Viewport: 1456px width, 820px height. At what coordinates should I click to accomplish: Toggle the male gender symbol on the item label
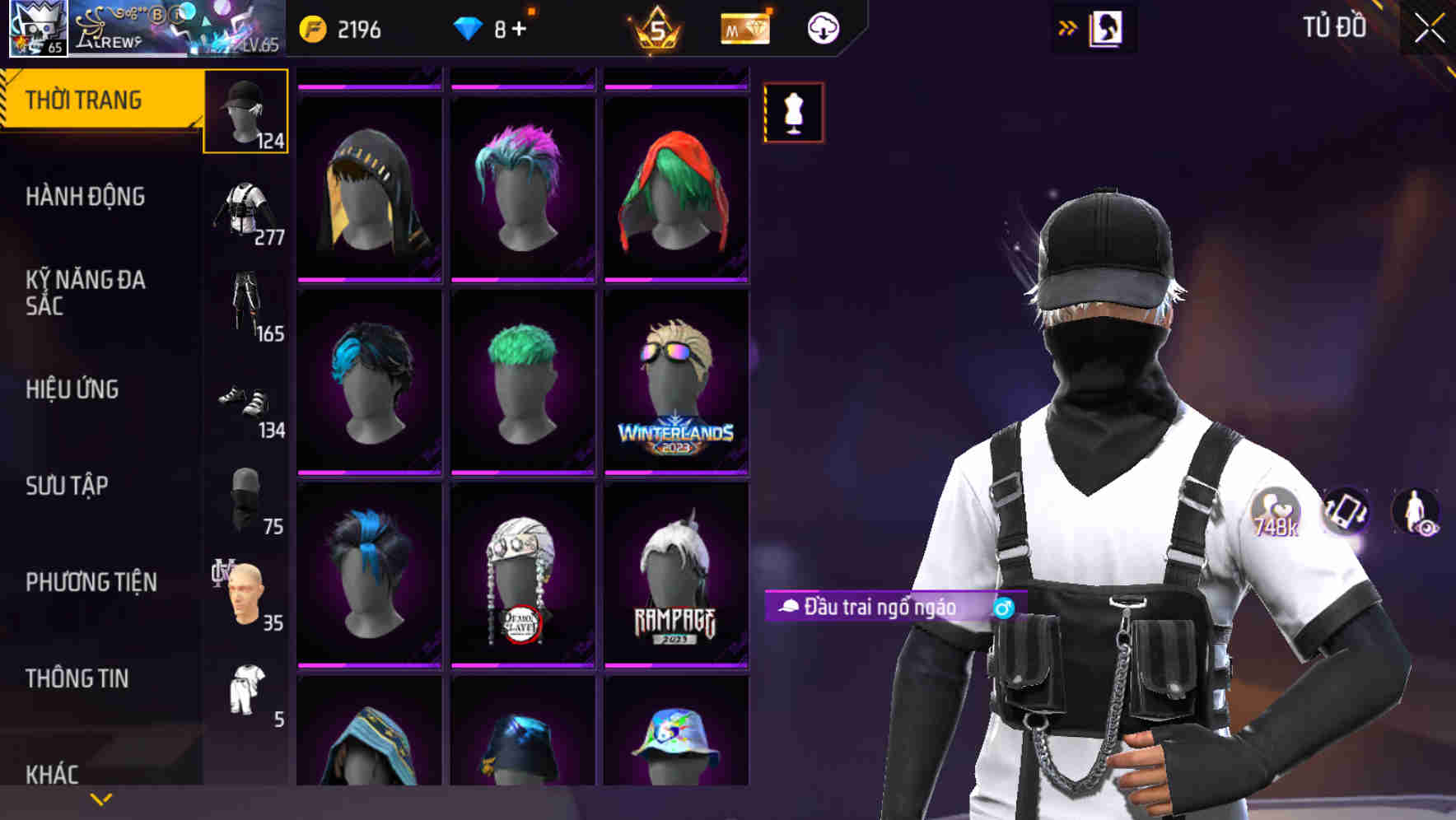click(1006, 608)
